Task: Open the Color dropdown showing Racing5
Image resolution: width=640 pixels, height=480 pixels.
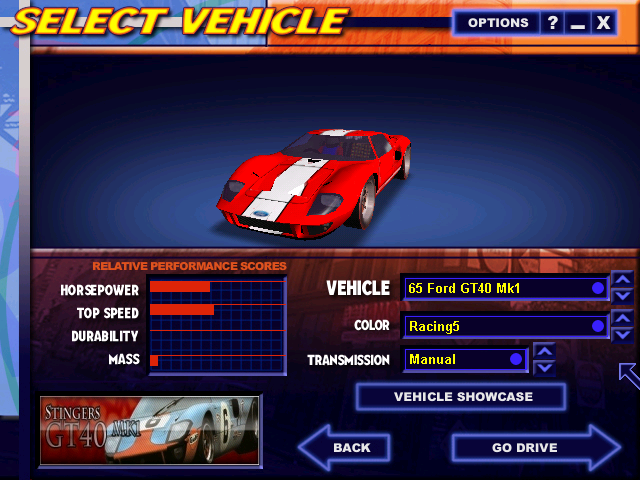Action: (x=505, y=326)
